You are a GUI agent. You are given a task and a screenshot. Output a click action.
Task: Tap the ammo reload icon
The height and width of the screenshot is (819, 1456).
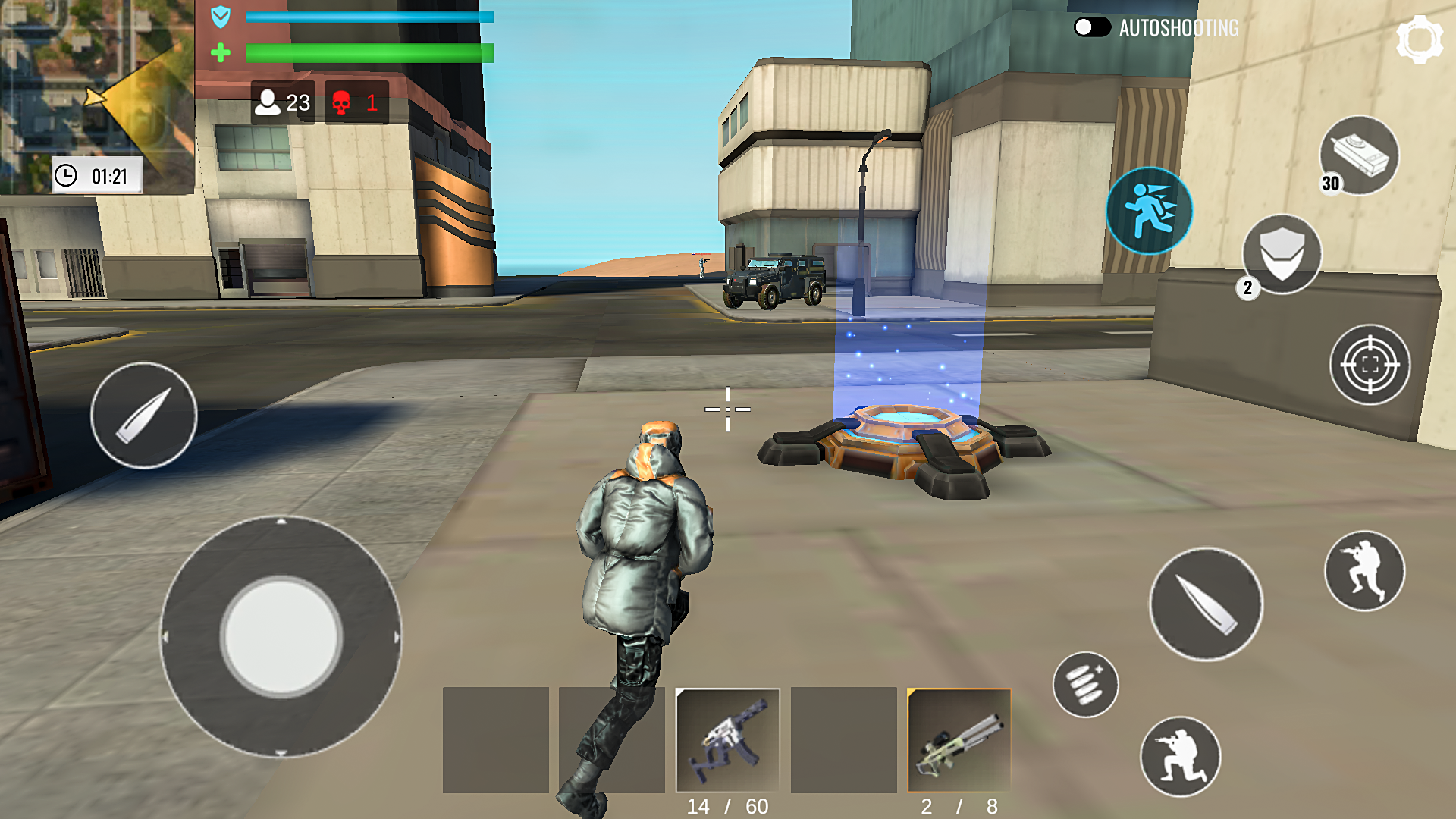(1085, 685)
